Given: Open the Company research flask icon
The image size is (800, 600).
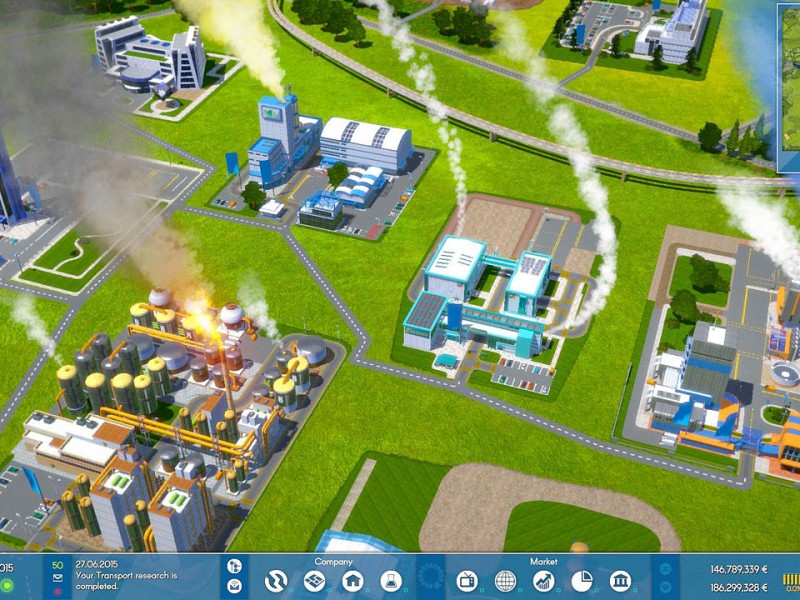Looking at the screenshot, I should pyautogui.click(x=390, y=581).
